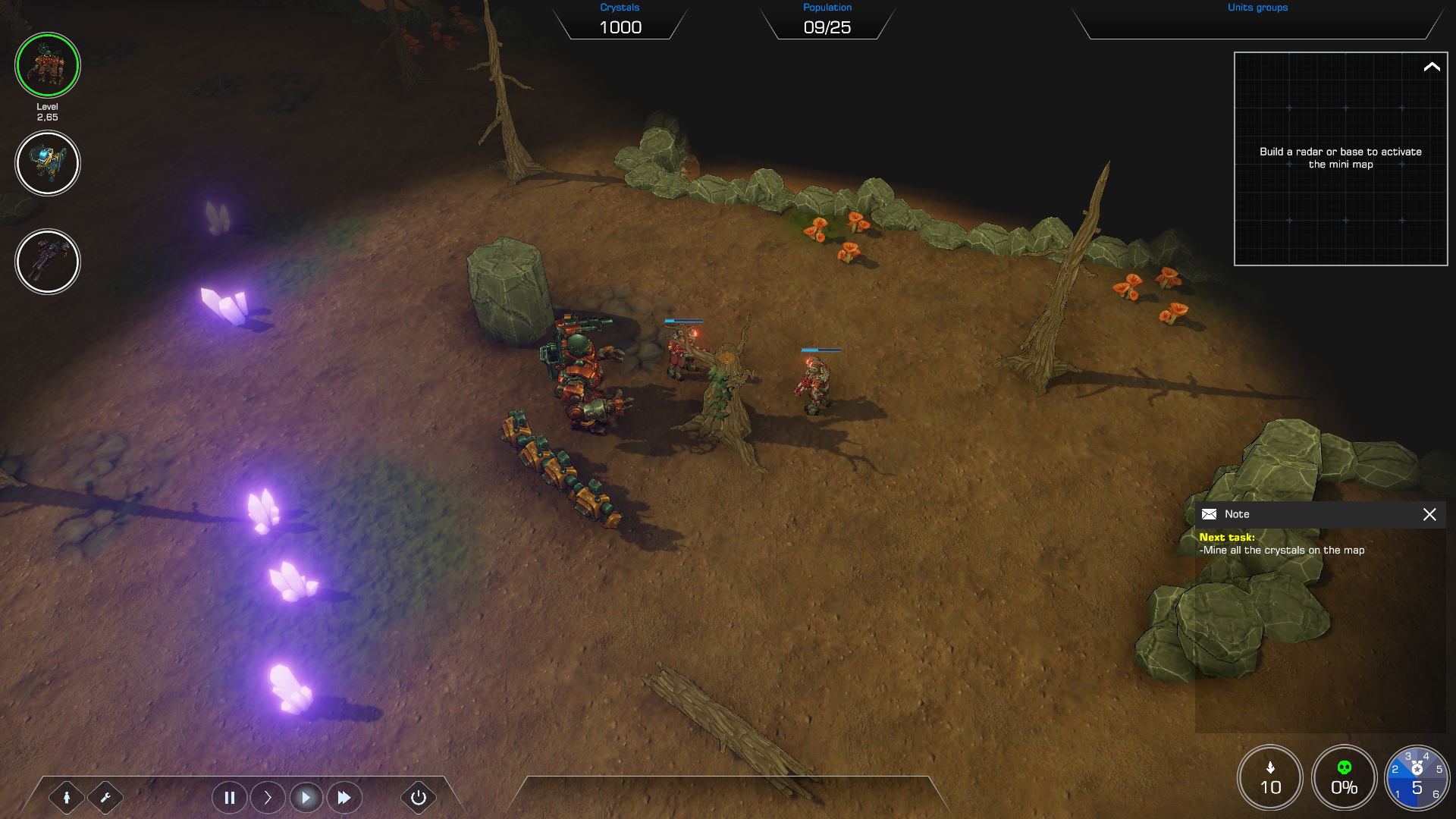Viewport: 1456px width, 819px height.
Task: Select the green-ringed mech unit portrait
Action: [x=47, y=65]
